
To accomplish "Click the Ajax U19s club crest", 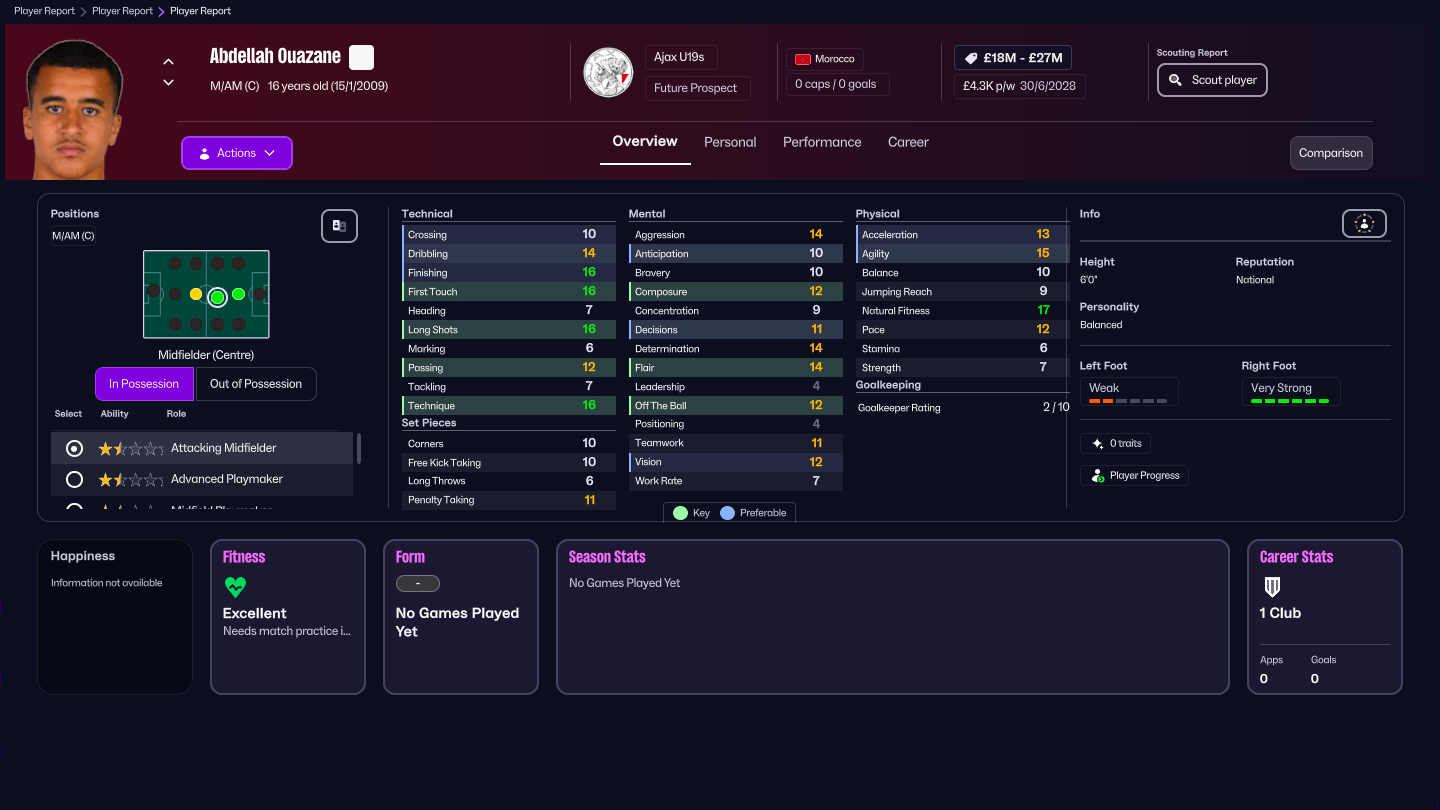I will pyautogui.click(x=608, y=72).
